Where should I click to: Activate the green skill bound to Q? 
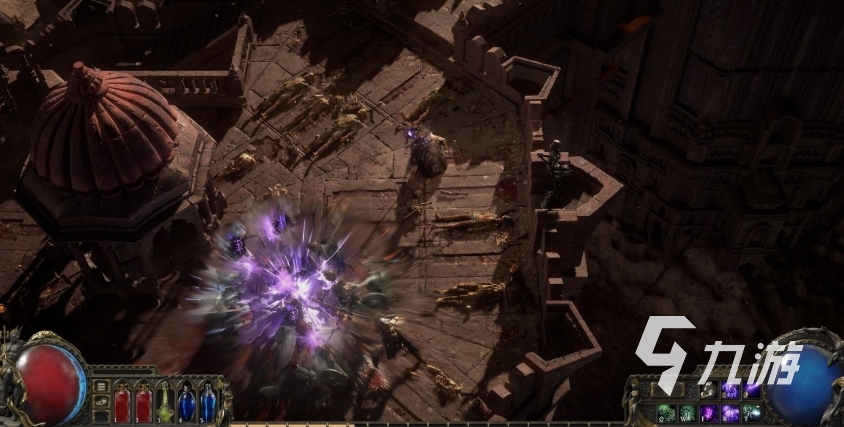(667, 412)
